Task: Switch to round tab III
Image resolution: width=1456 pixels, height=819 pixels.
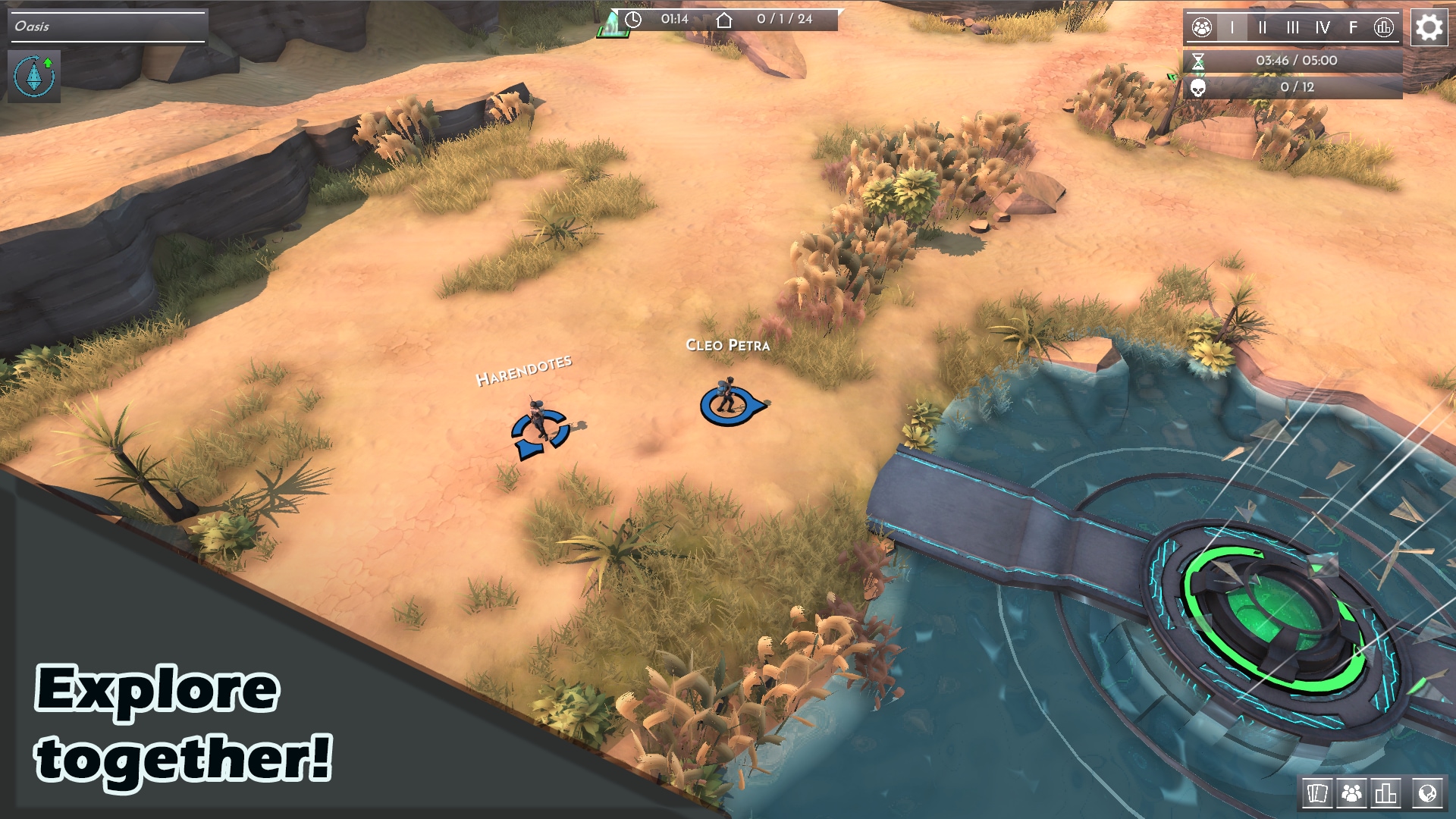Action: tap(1293, 28)
